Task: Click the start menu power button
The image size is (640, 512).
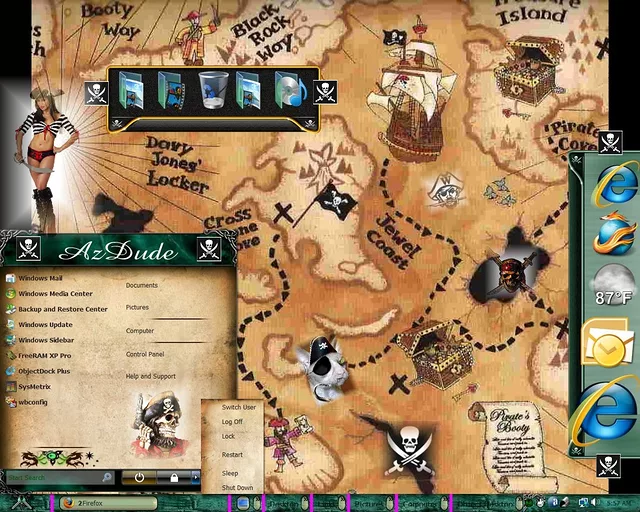Action: (x=140, y=478)
